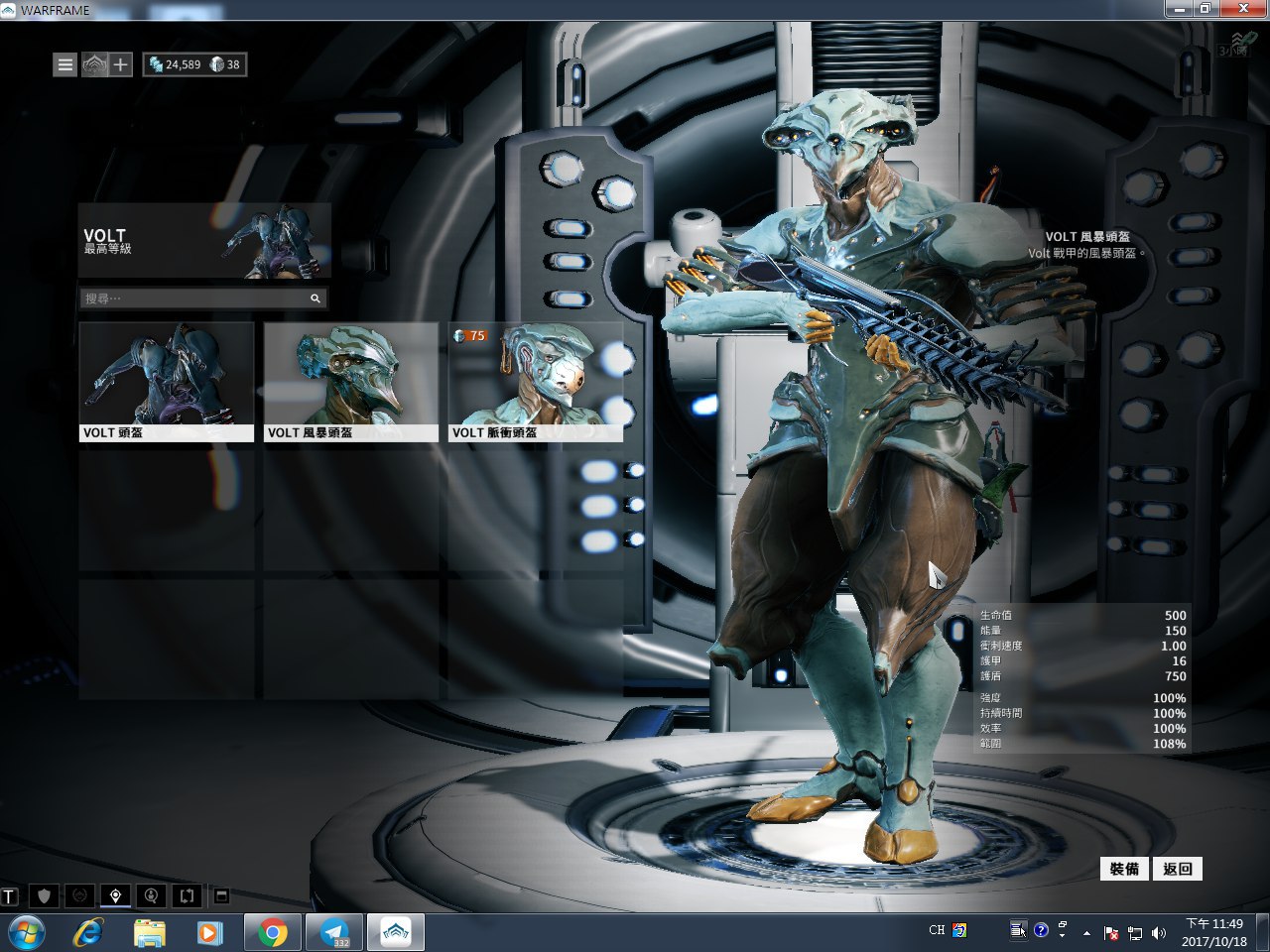
Task: Open the trade arrows chat tab
Action: pos(187,896)
